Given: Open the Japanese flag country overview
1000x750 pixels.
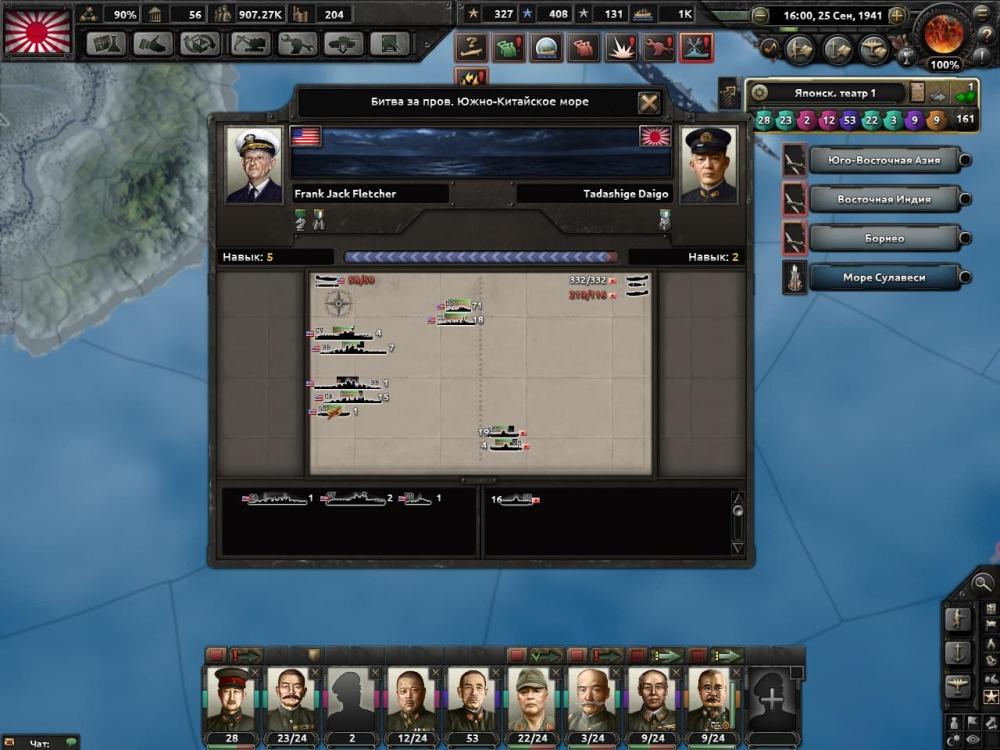Looking at the screenshot, I should (x=38, y=30).
